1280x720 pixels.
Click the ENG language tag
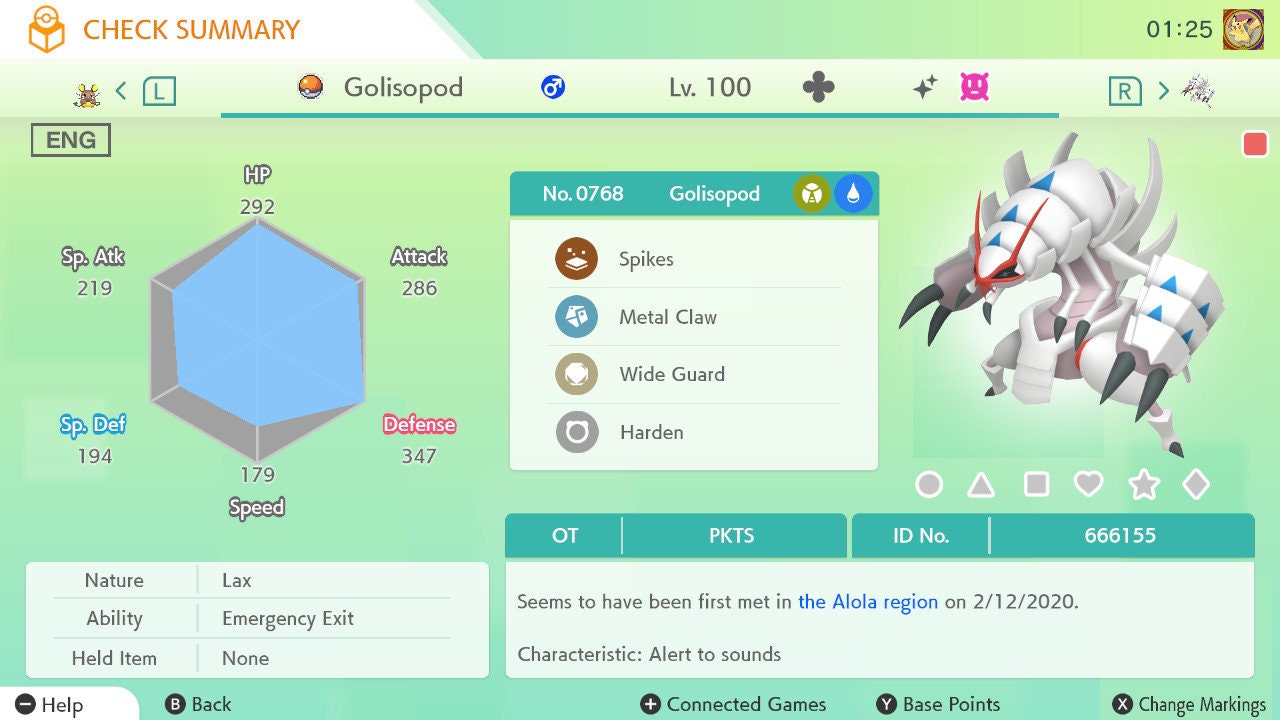tap(71, 140)
